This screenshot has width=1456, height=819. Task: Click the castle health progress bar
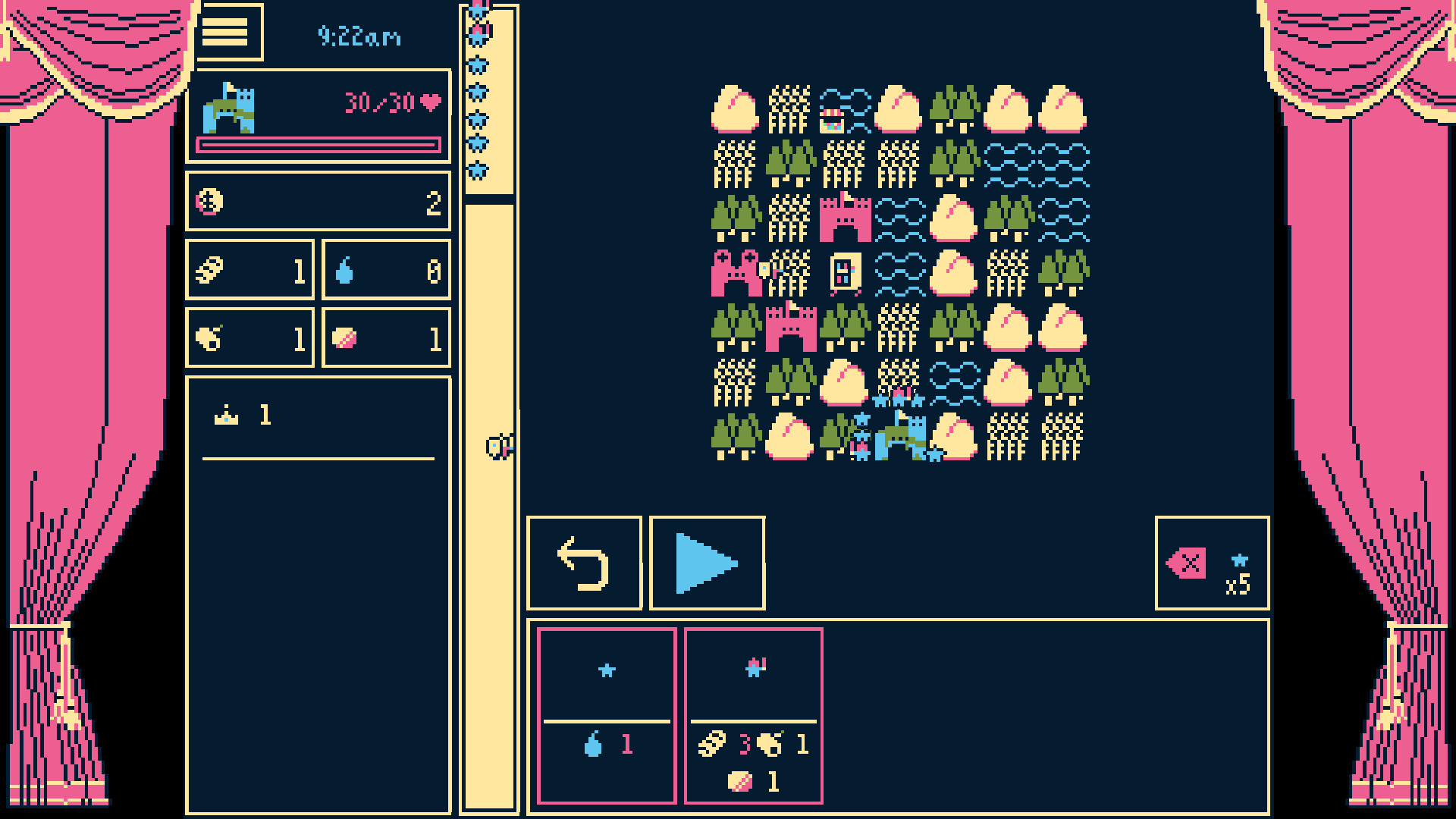[x=318, y=147]
